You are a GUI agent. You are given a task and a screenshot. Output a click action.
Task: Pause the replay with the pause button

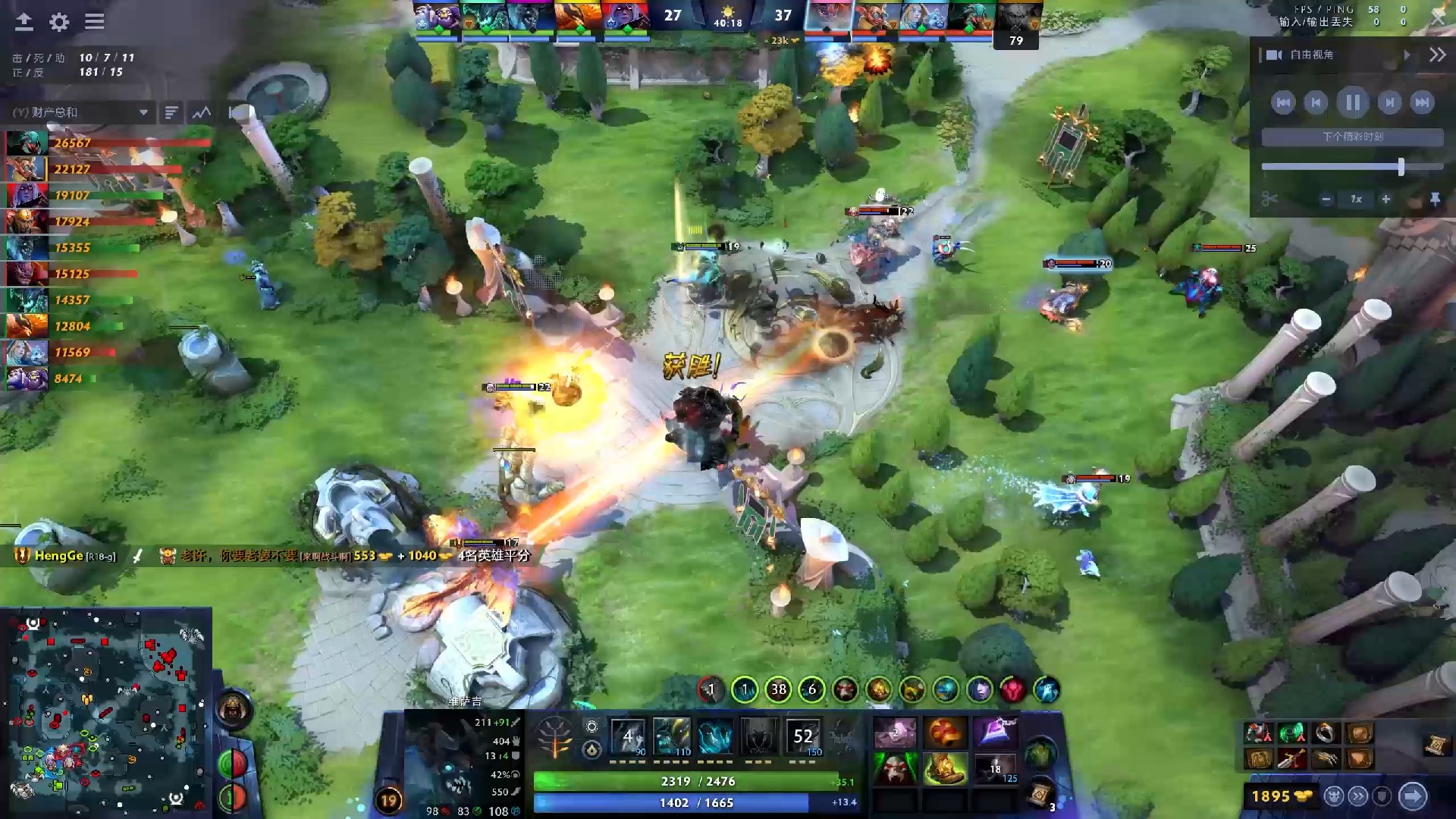tap(1352, 102)
